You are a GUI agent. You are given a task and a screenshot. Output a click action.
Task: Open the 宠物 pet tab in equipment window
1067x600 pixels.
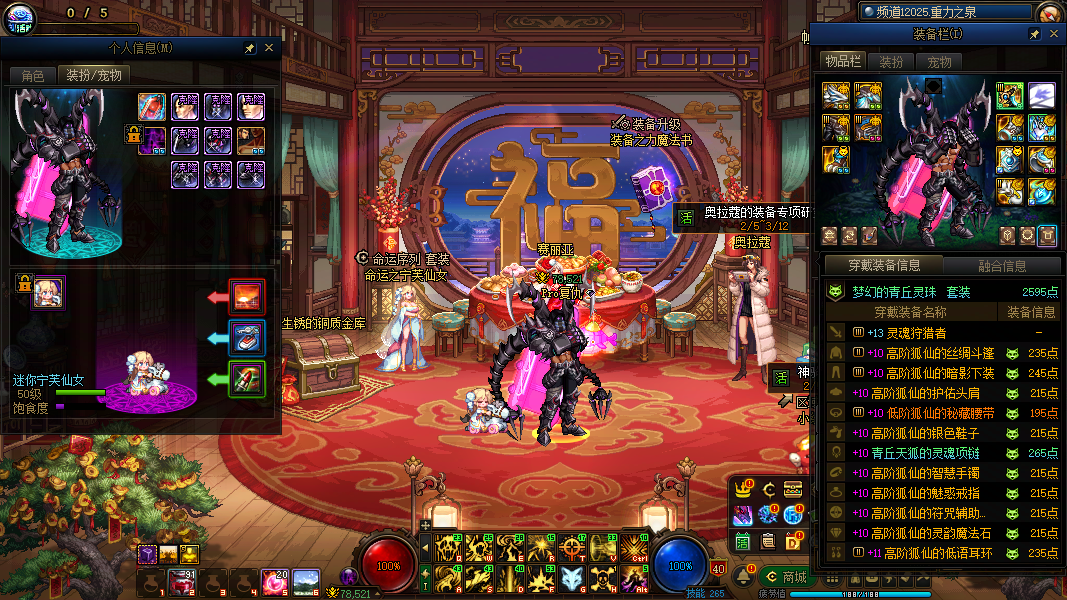click(x=940, y=62)
